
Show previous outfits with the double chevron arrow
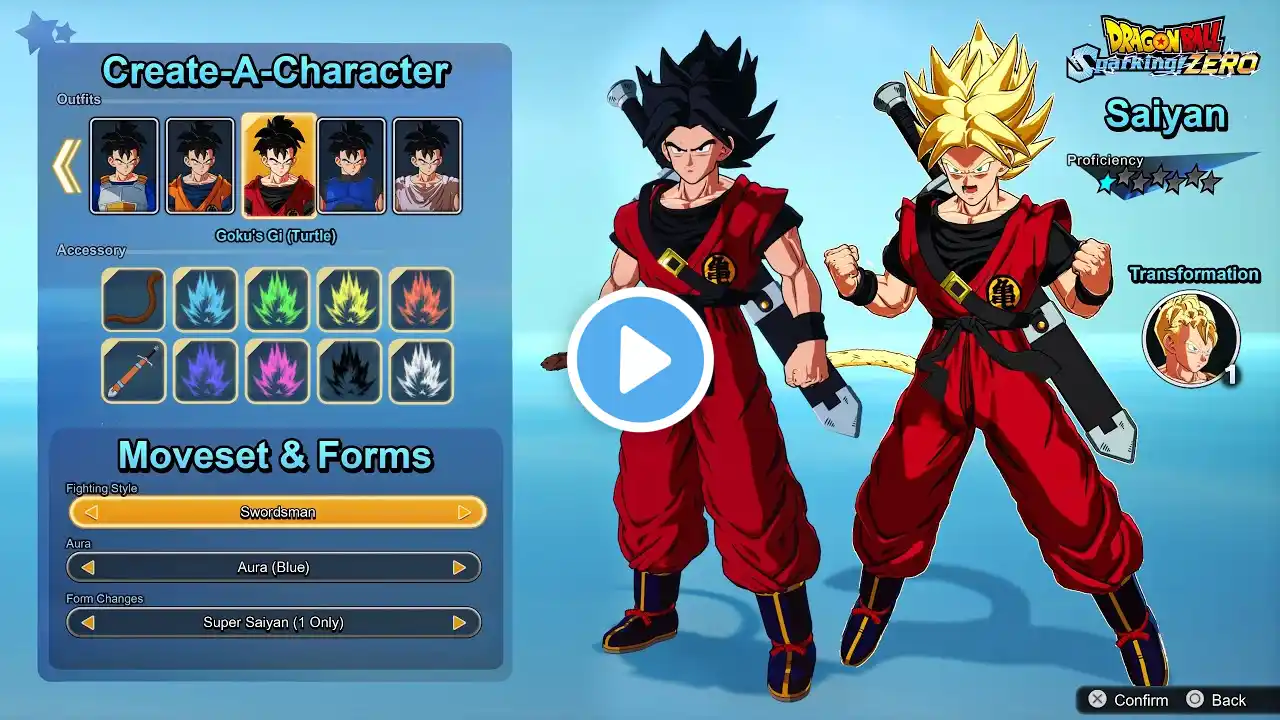click(67, 166)
